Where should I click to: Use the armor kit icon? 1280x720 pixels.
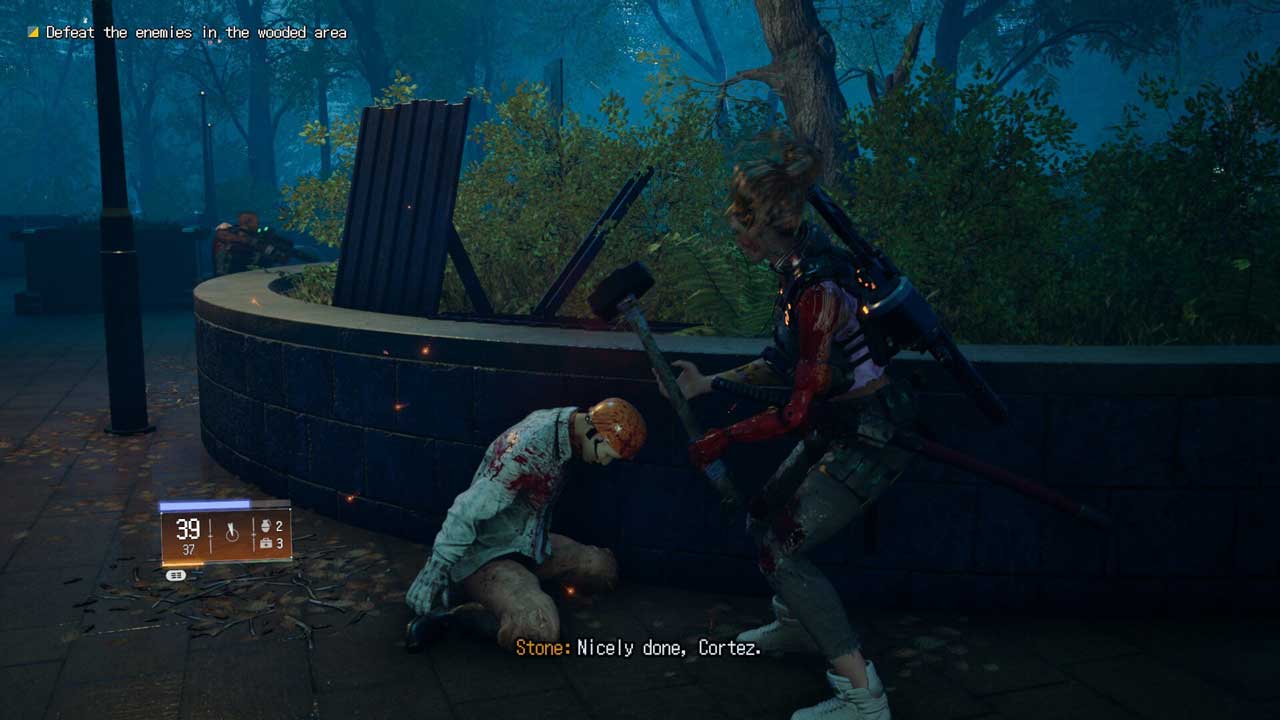click(x=266, y=543)
